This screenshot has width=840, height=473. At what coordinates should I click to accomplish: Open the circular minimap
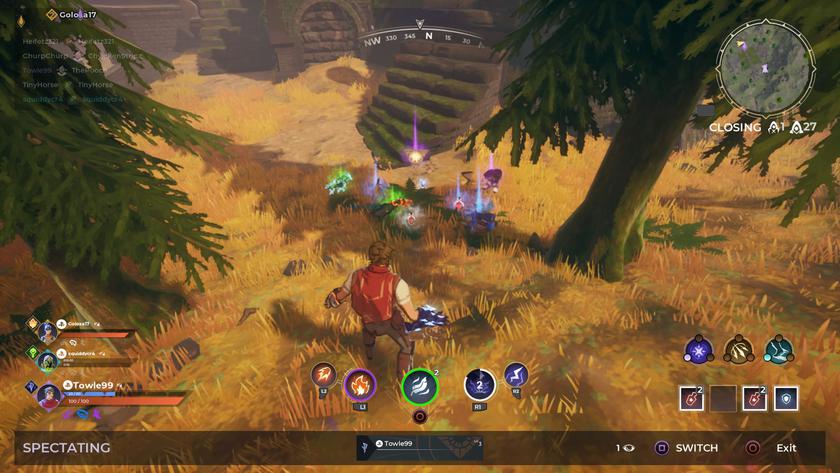766,66
